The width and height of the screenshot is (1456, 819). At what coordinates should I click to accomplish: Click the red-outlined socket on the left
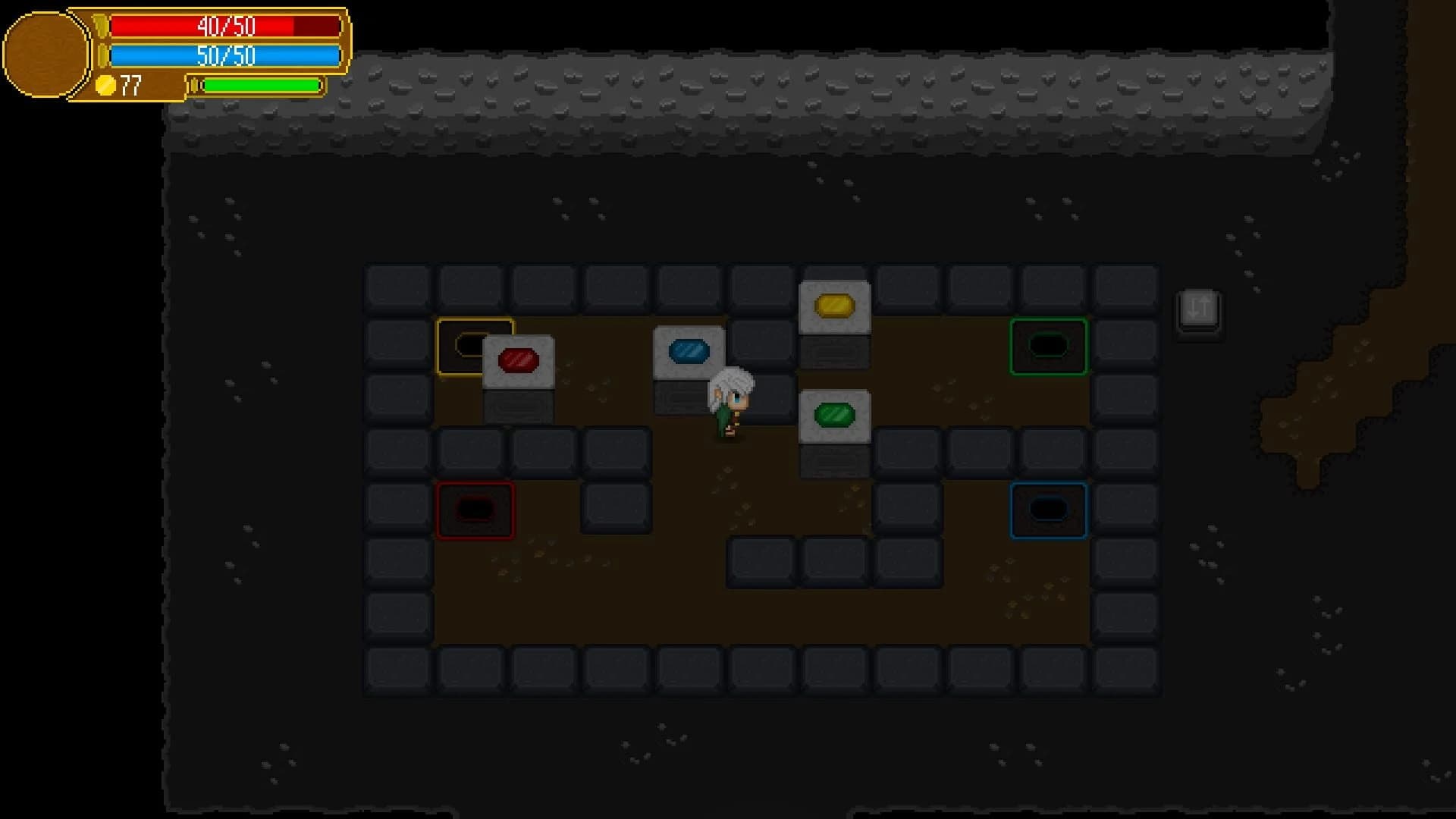pyautogui.click(x=475, y=510)
